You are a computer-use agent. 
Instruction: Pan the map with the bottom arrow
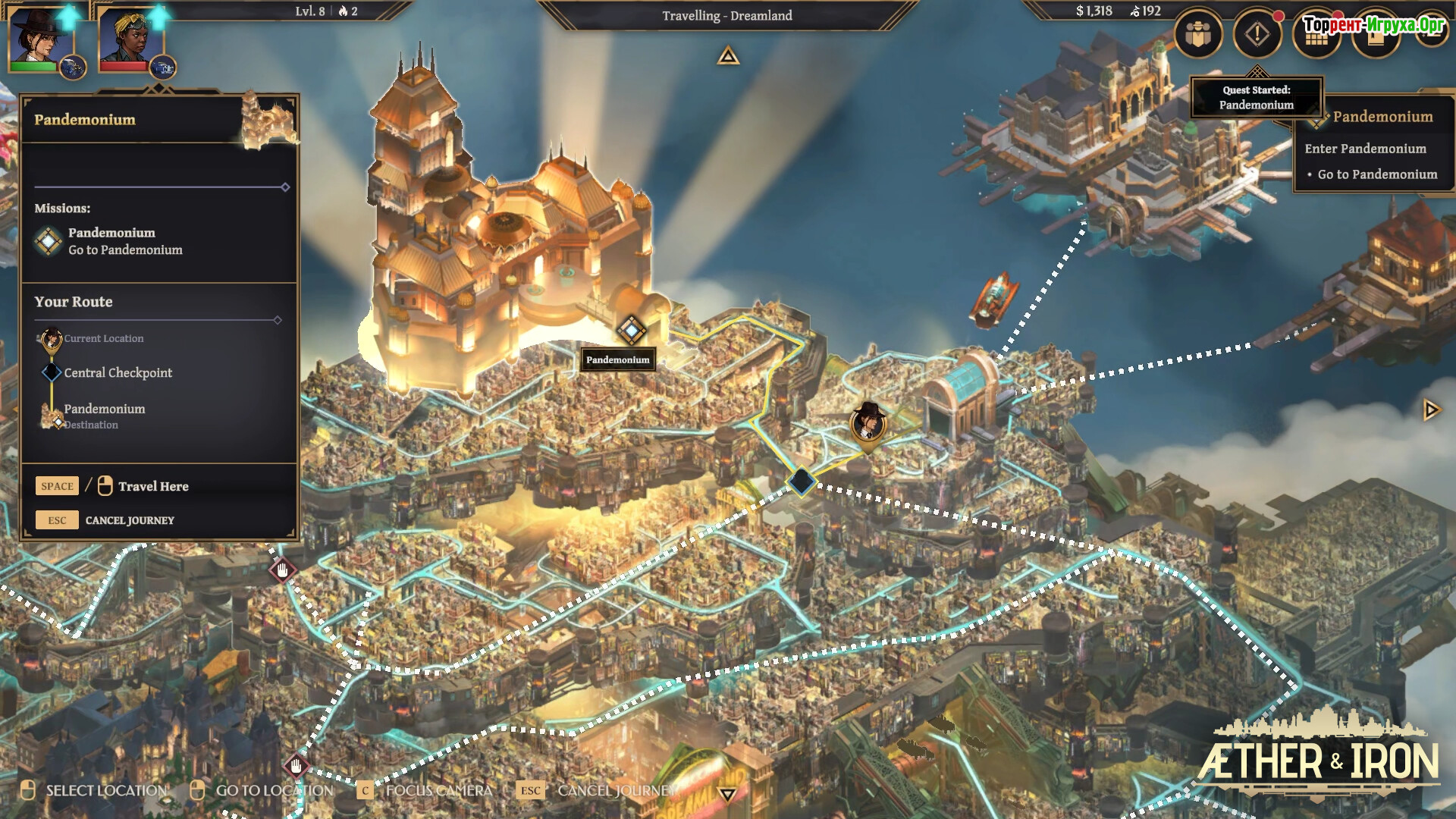coord(728,794)
